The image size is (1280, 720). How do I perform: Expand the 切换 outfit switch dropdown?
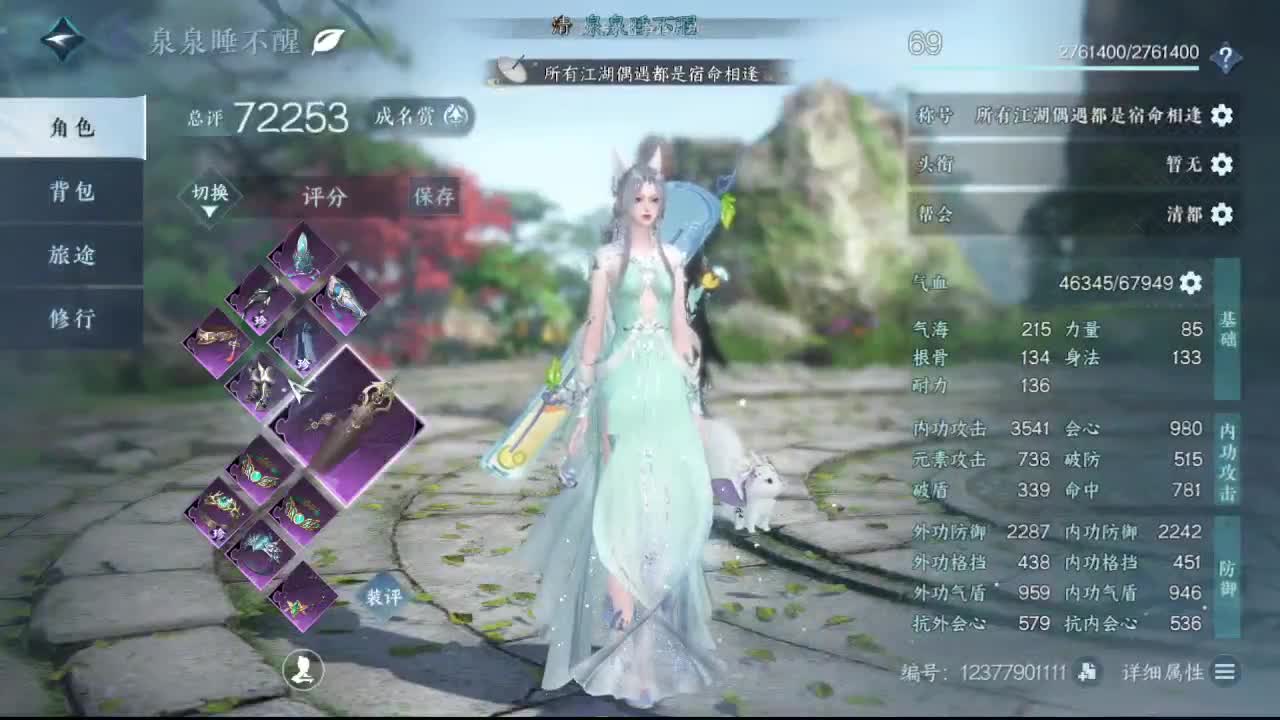pyautogui.click(x=210, y=193)
